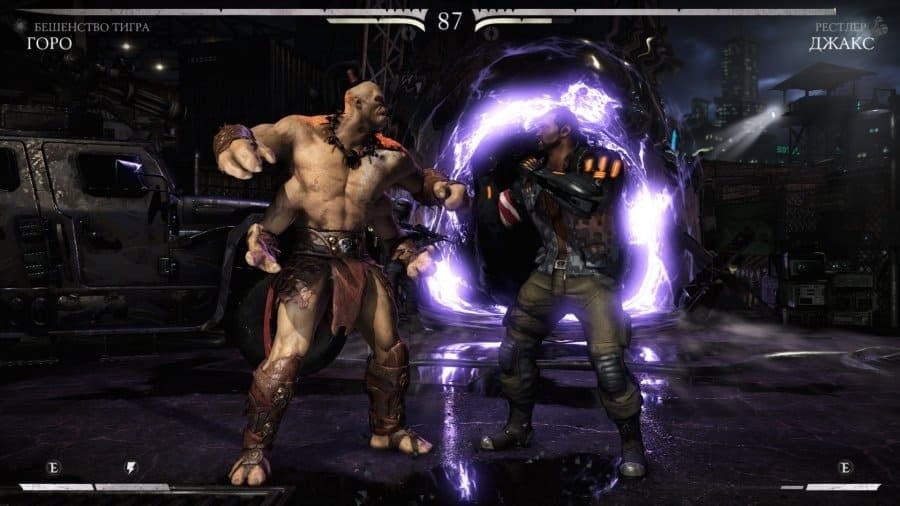900x506 pixels.
Task: Click the lightning bolt breaker icon
Action: point(131,467)
